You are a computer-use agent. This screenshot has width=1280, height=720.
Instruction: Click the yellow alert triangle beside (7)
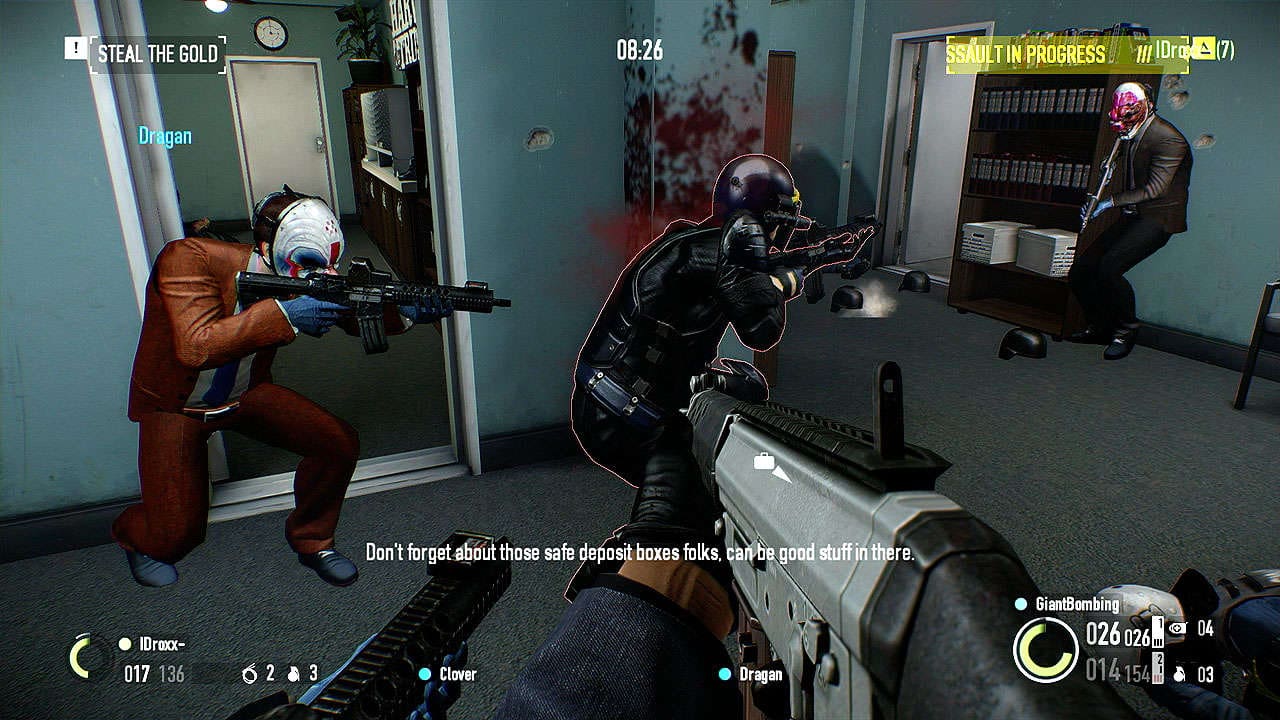1203,49
